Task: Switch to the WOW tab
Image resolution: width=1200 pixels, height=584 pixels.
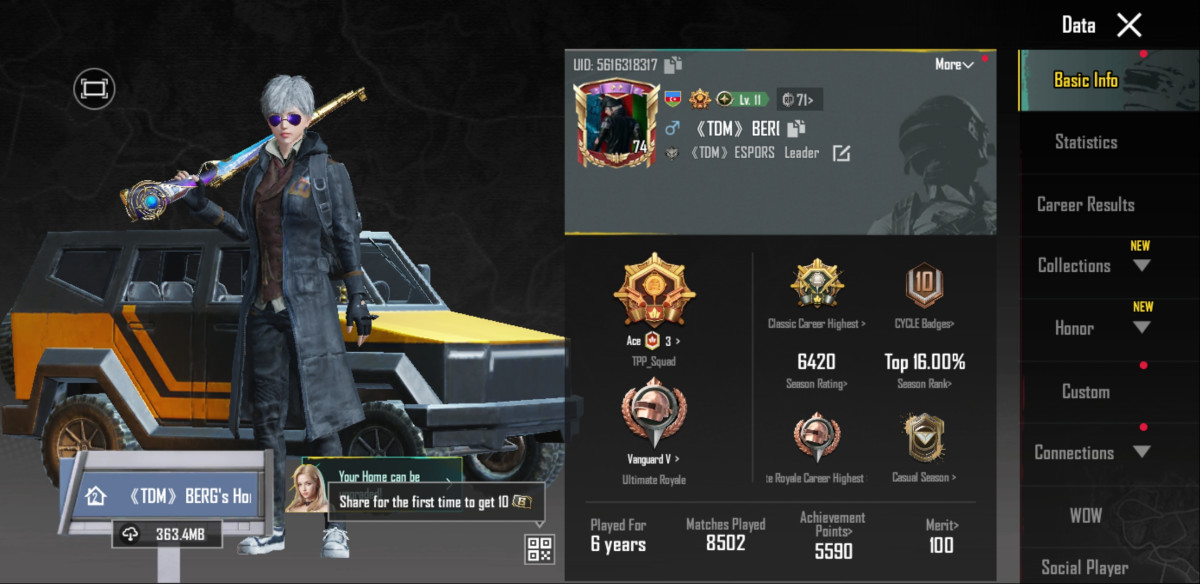Action: point(1086,515)
